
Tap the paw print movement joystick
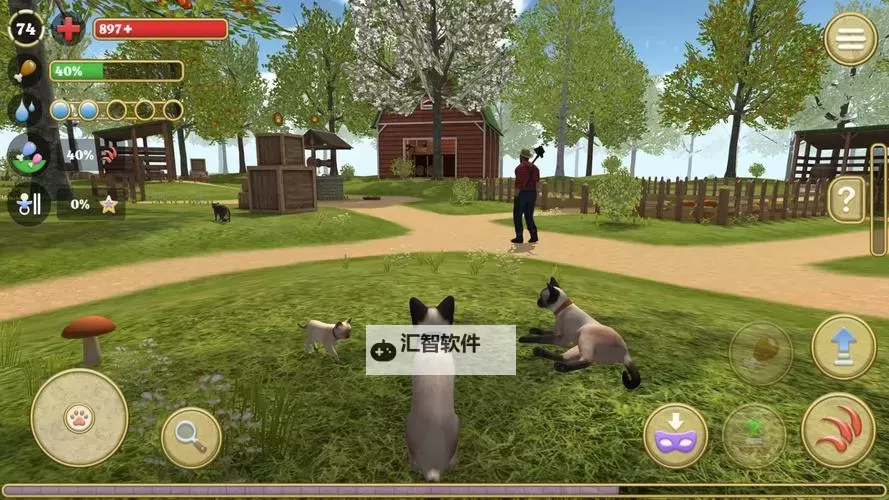point(79,417)
